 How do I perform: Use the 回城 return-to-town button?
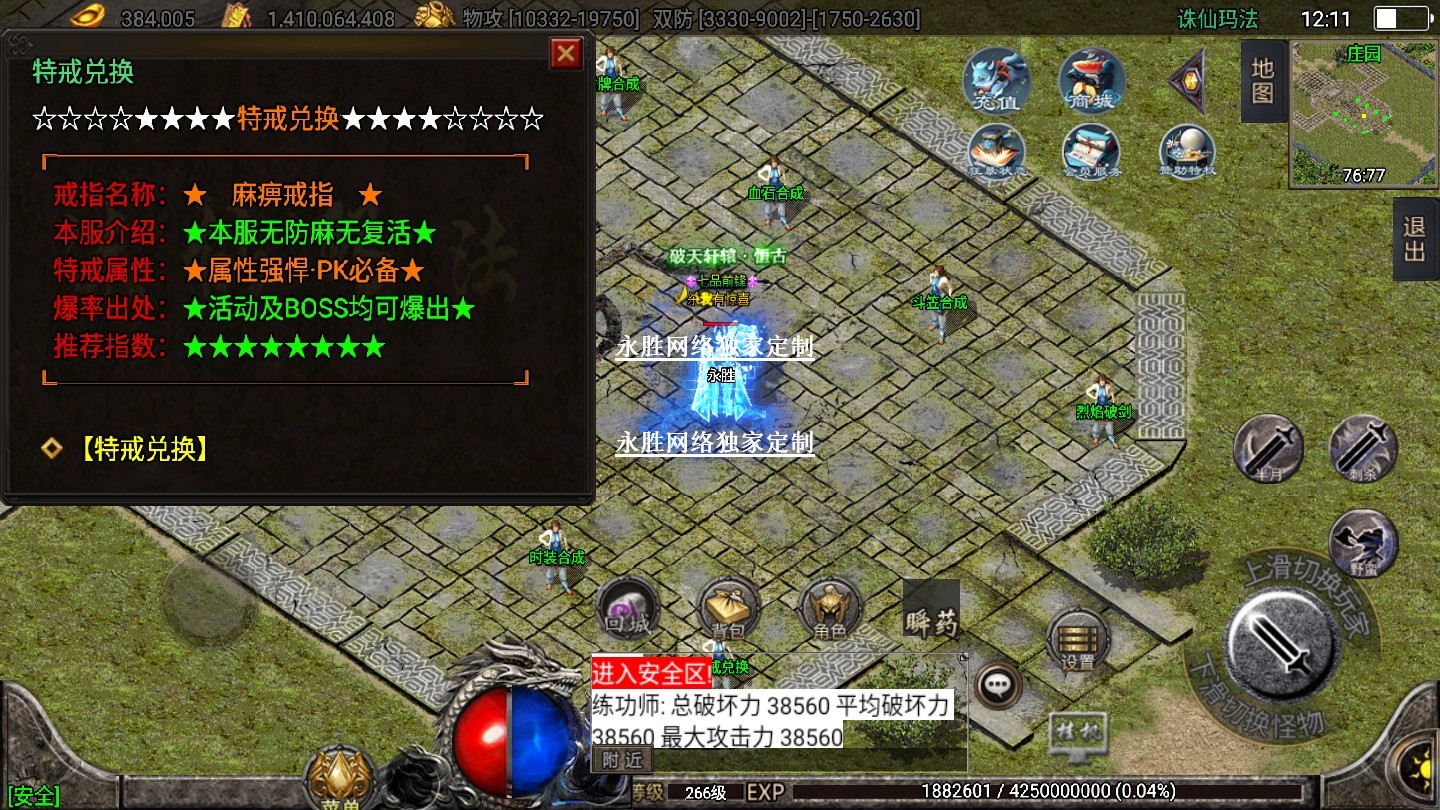pyautogui.click(x=628, y=608)
